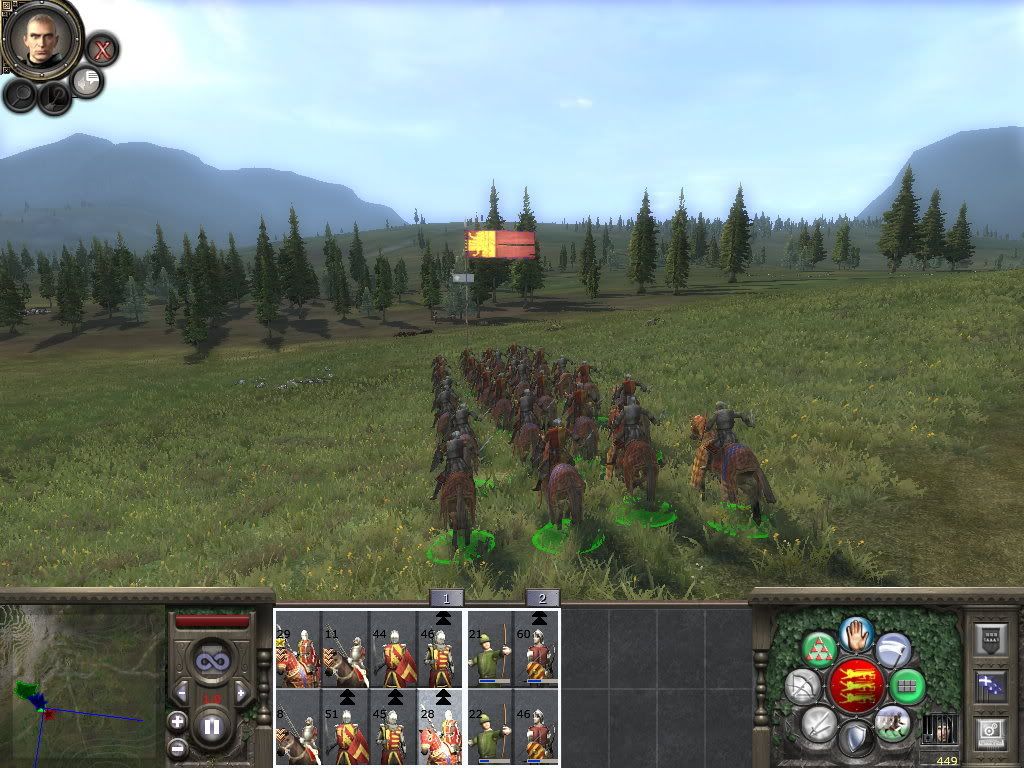Activate the shield guard mode button

[x=855, y=740]
